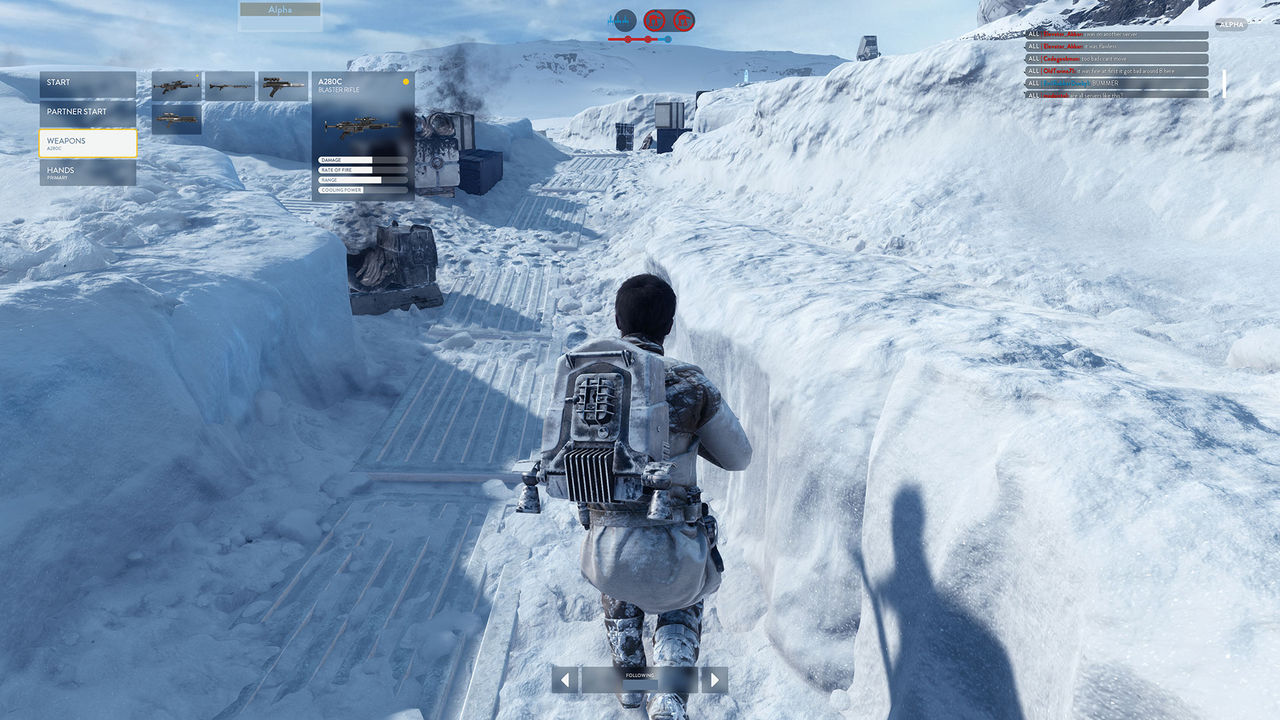Image resolution: width=1280 pixels, height=720 pixels.
Task: Click the right AT-AT walker icon at top
Action: [x=683, y=20]
